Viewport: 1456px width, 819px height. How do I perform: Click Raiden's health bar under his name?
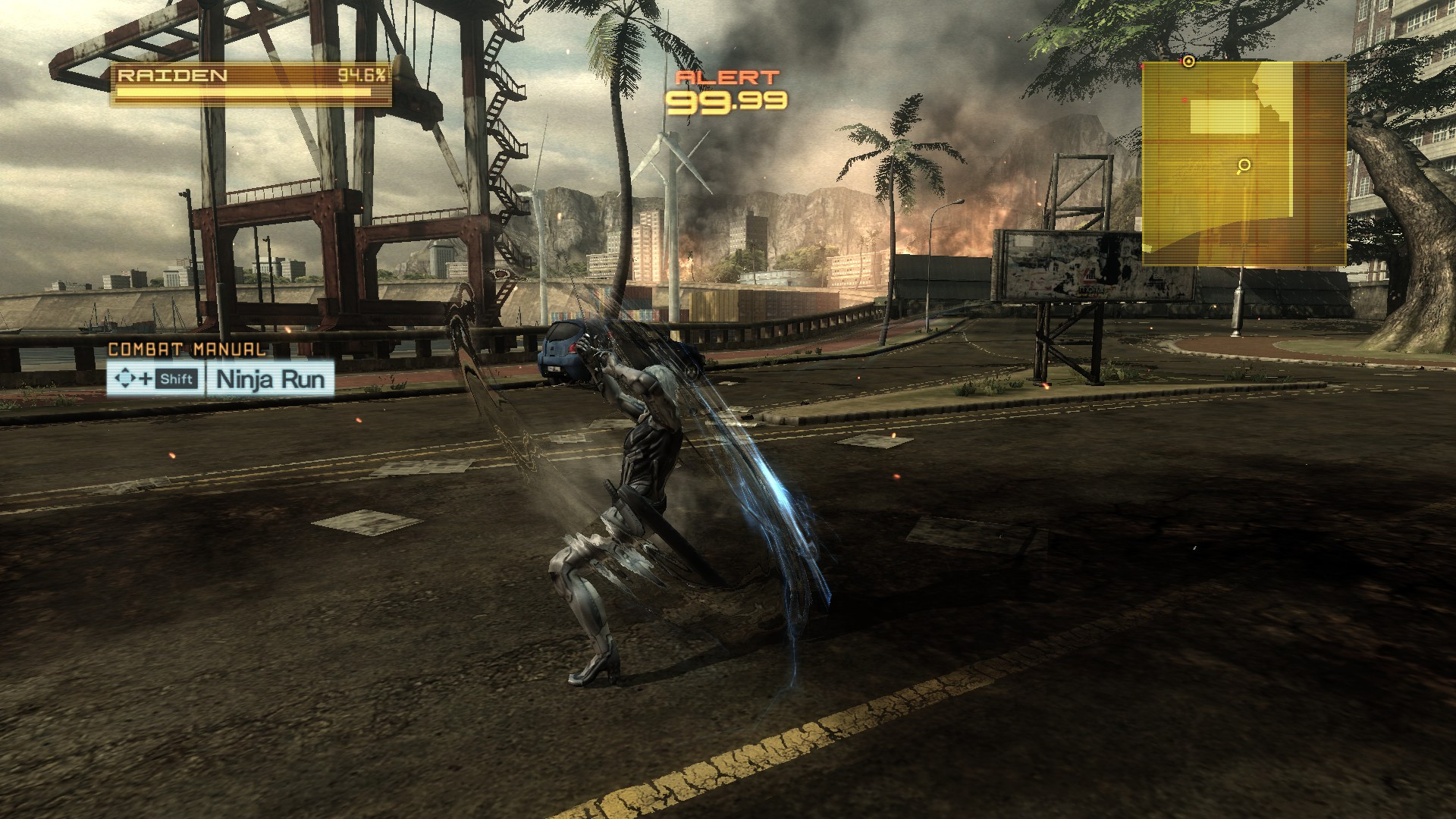pyautogui.click(x=250, y=91)
